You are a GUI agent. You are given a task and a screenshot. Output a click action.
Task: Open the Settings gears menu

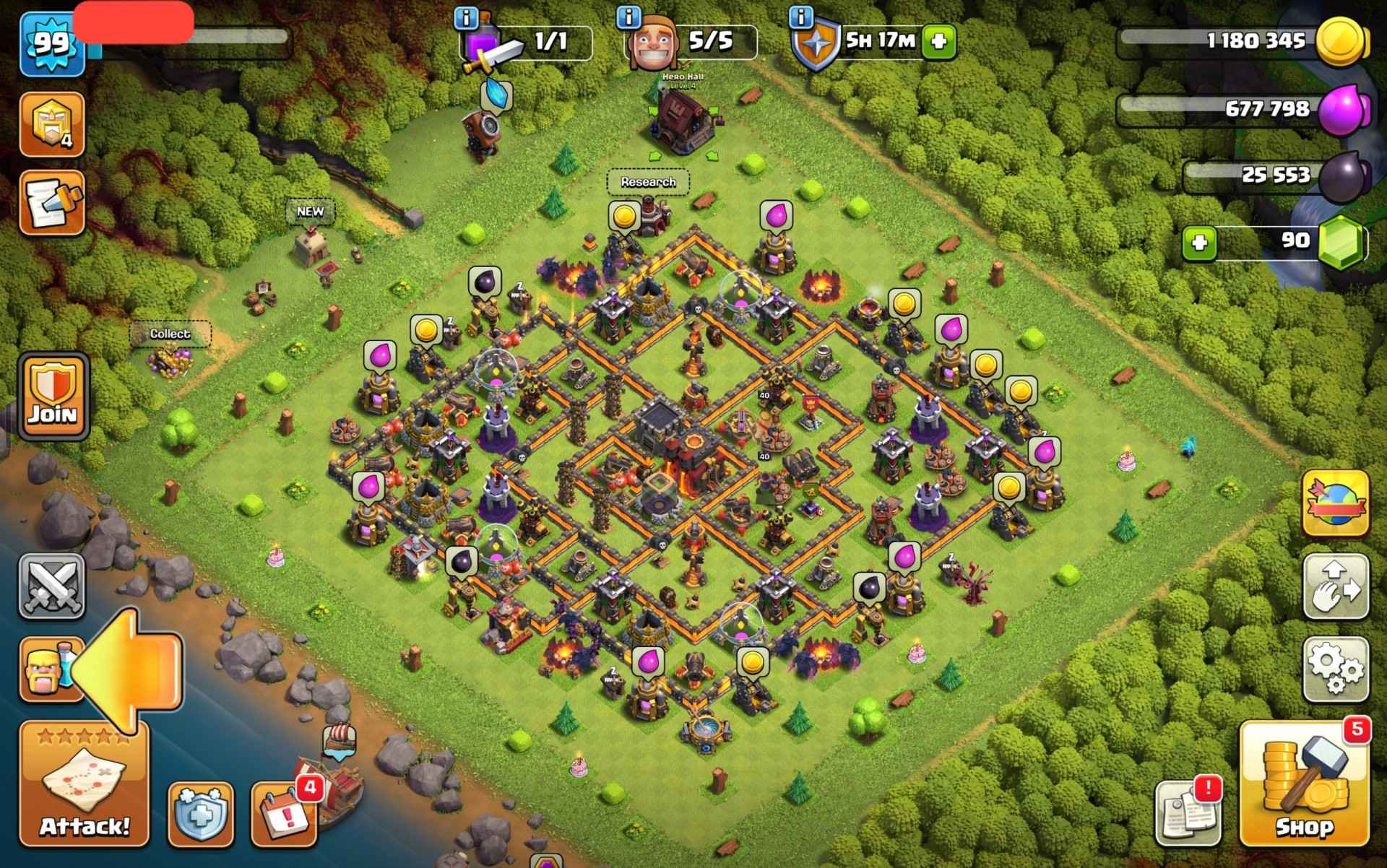point(1336,669)
